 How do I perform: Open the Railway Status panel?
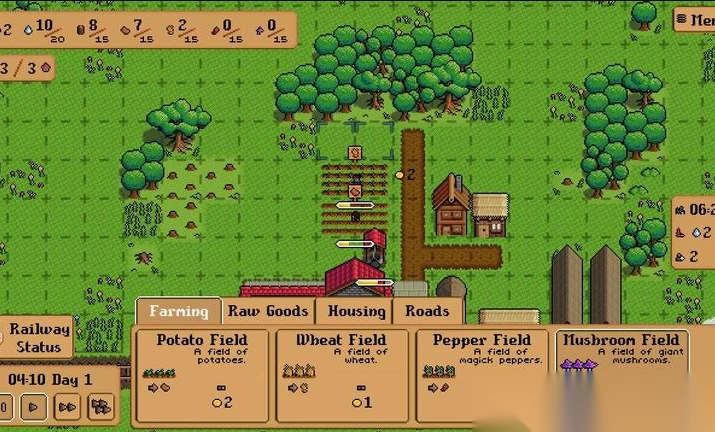[39, 338]
